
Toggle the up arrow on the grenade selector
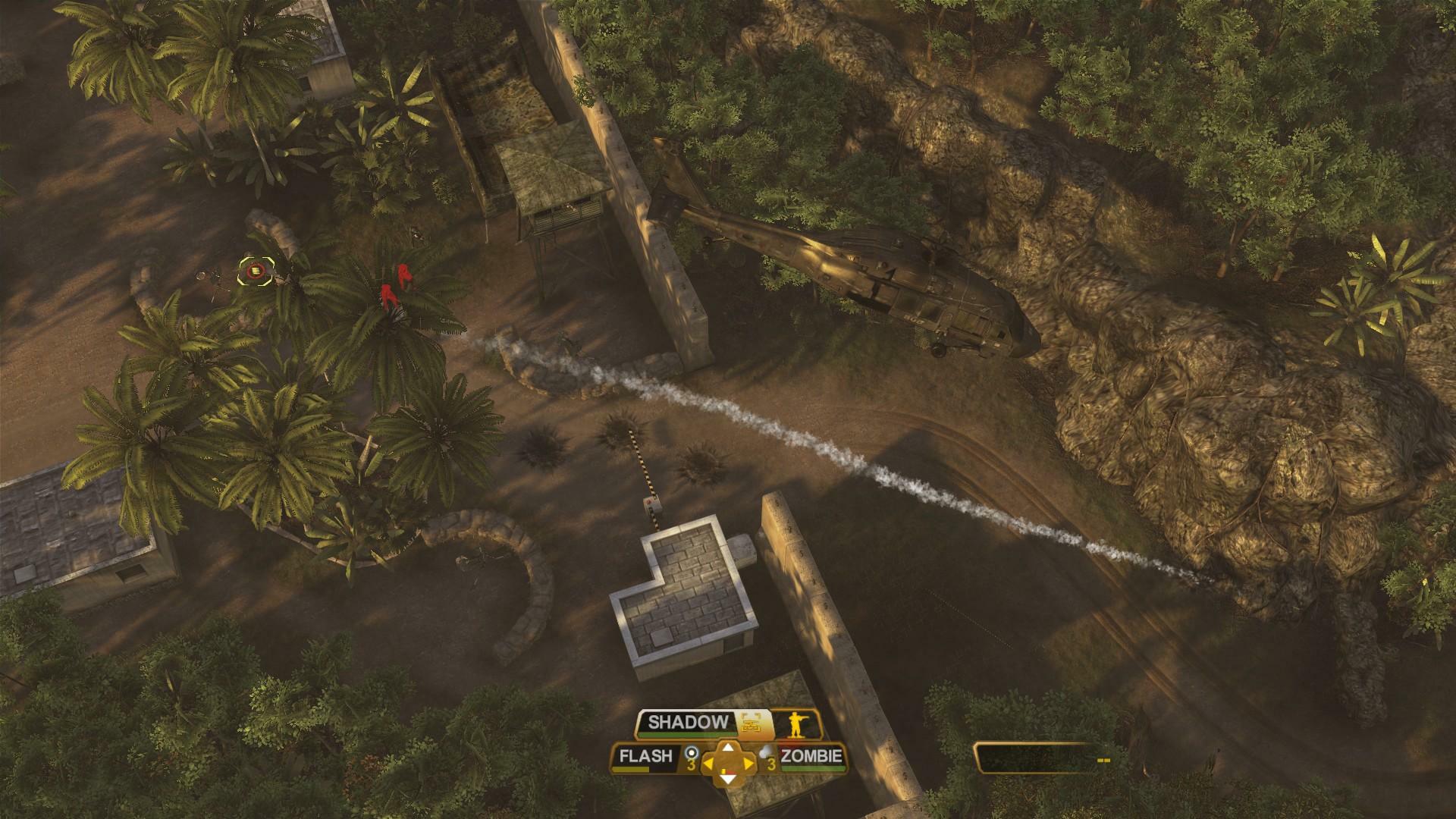[x=728, y=748]
